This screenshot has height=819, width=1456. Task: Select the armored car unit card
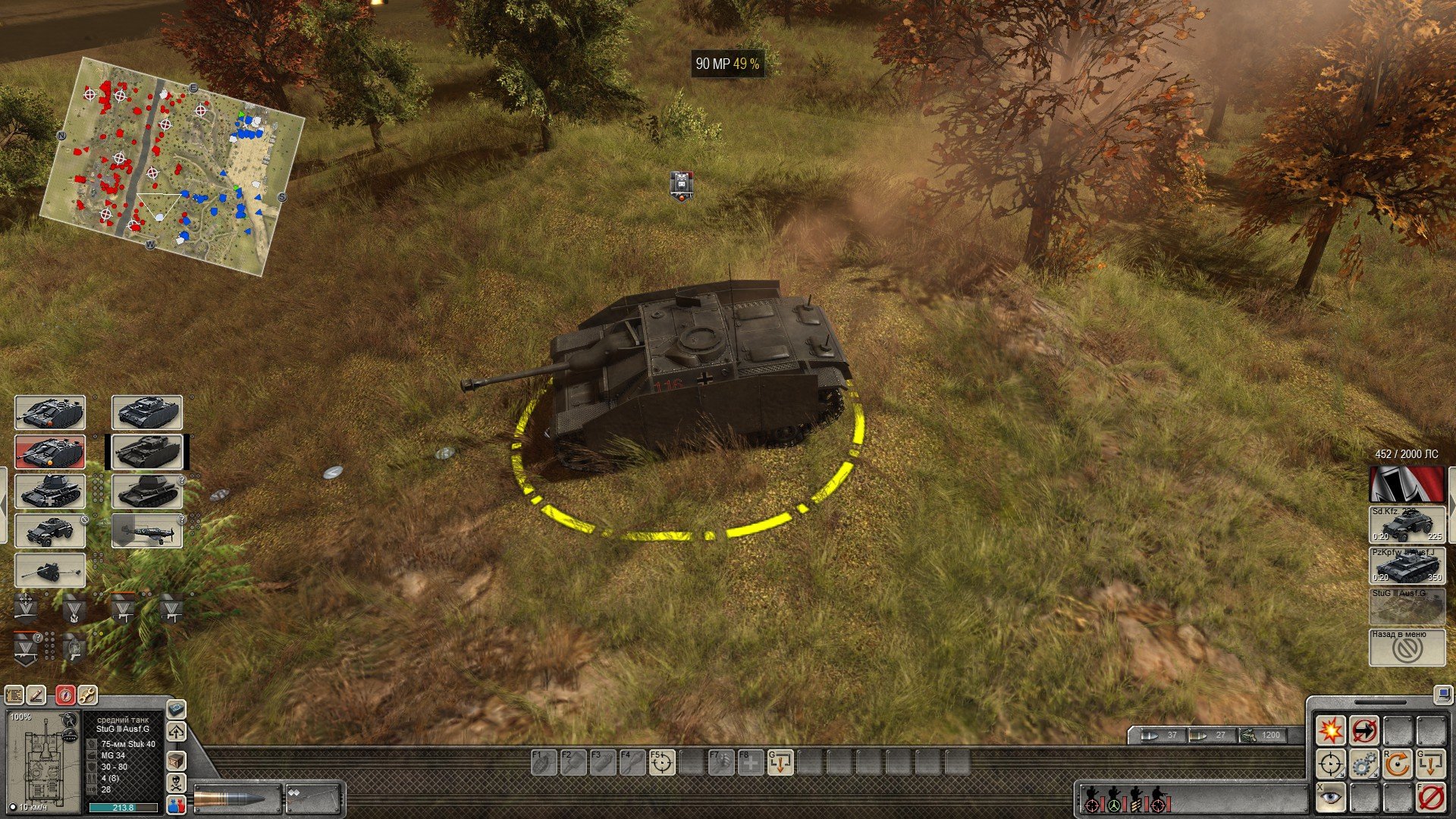[x=50, y=531]
